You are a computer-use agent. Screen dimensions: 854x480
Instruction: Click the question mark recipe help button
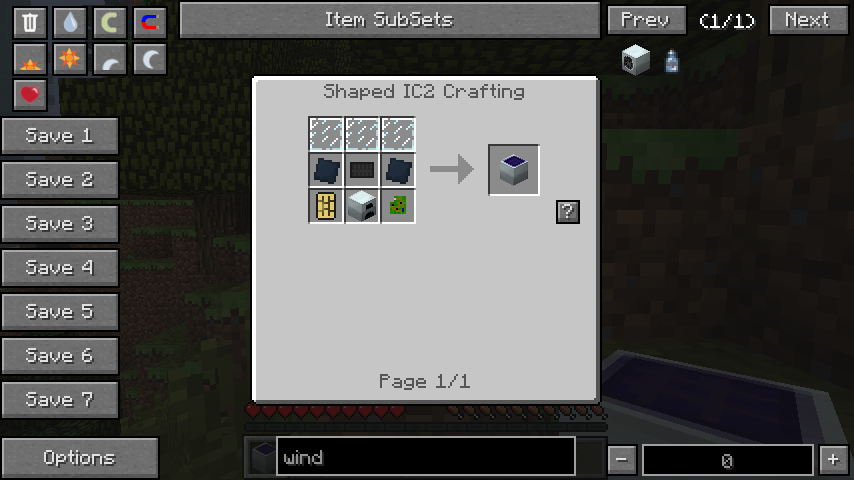[567, 211]
